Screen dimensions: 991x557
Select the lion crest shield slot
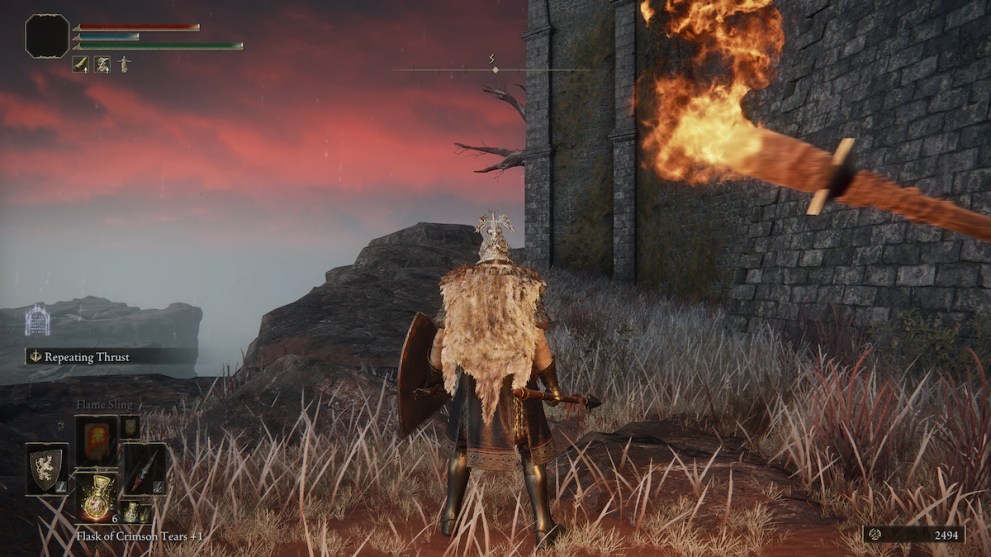point(47,468)
